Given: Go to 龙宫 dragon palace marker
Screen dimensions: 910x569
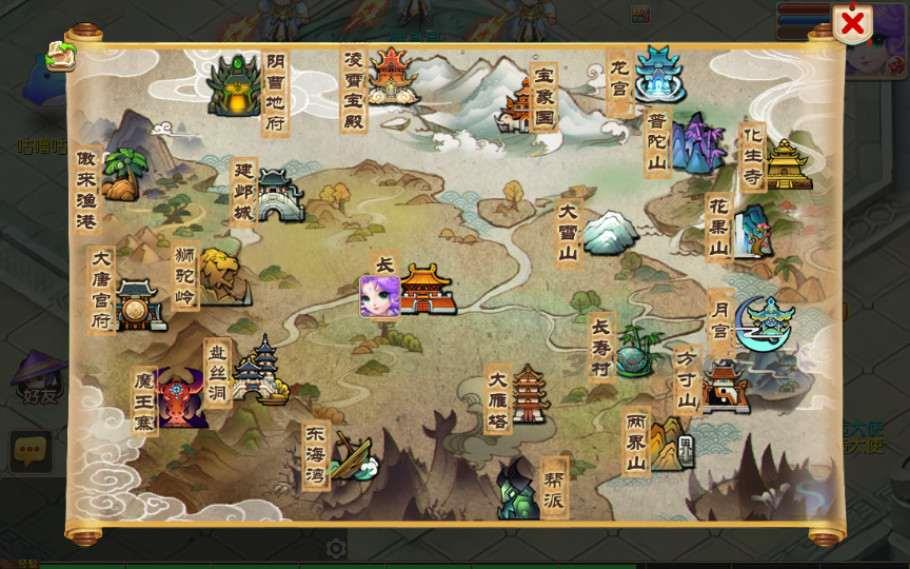Looking at the screenshot, I should [659, 74].
